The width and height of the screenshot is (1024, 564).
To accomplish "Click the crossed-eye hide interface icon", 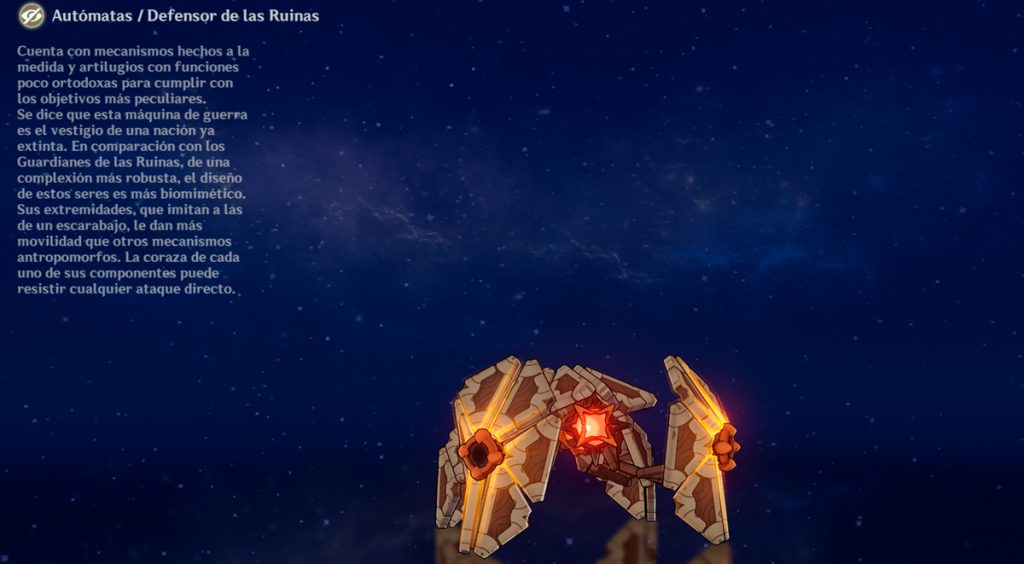I will coord(31,16).
